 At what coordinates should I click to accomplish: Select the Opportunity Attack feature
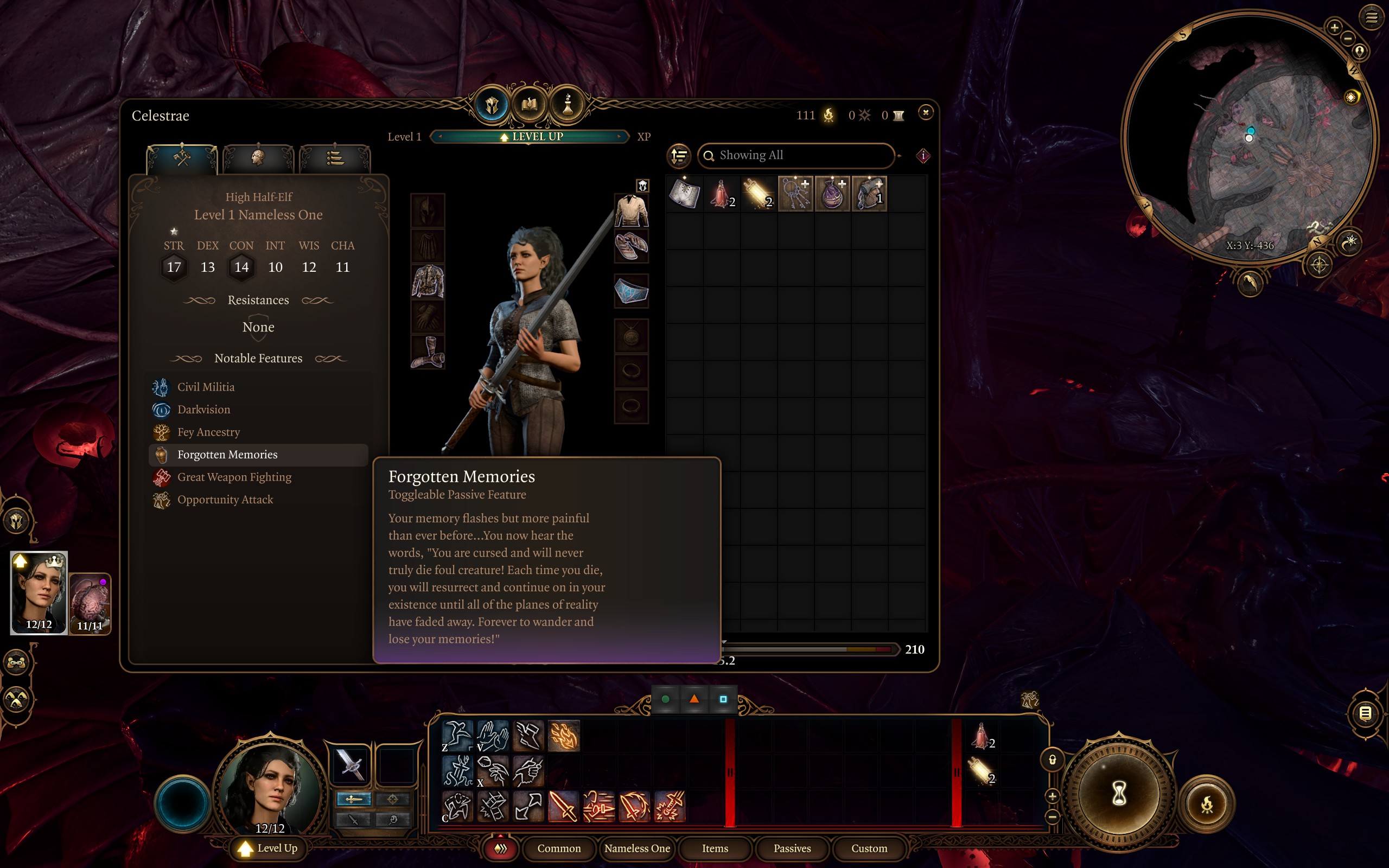[x=225, y=500]
